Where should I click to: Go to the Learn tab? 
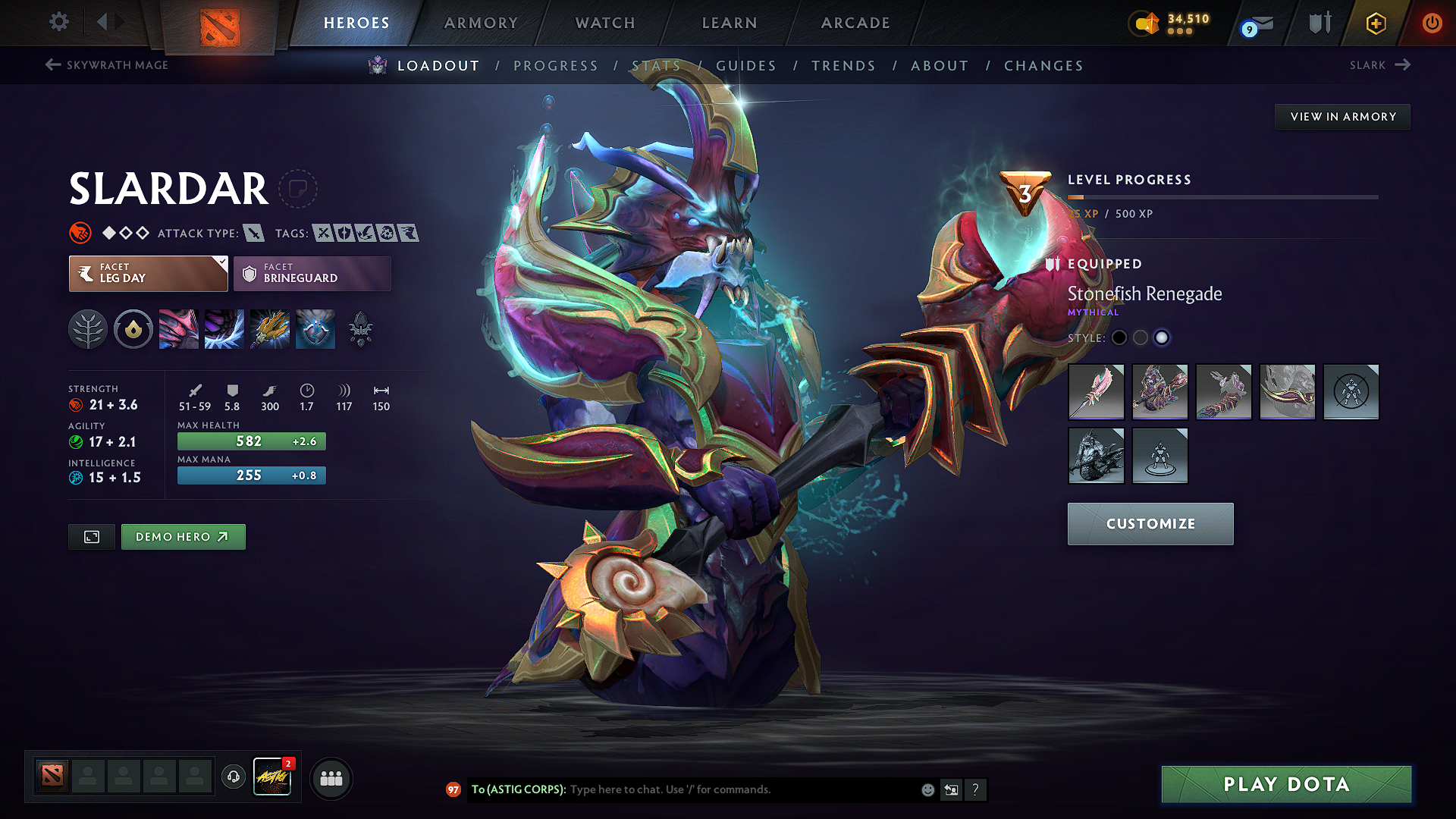tap(730, 23)
